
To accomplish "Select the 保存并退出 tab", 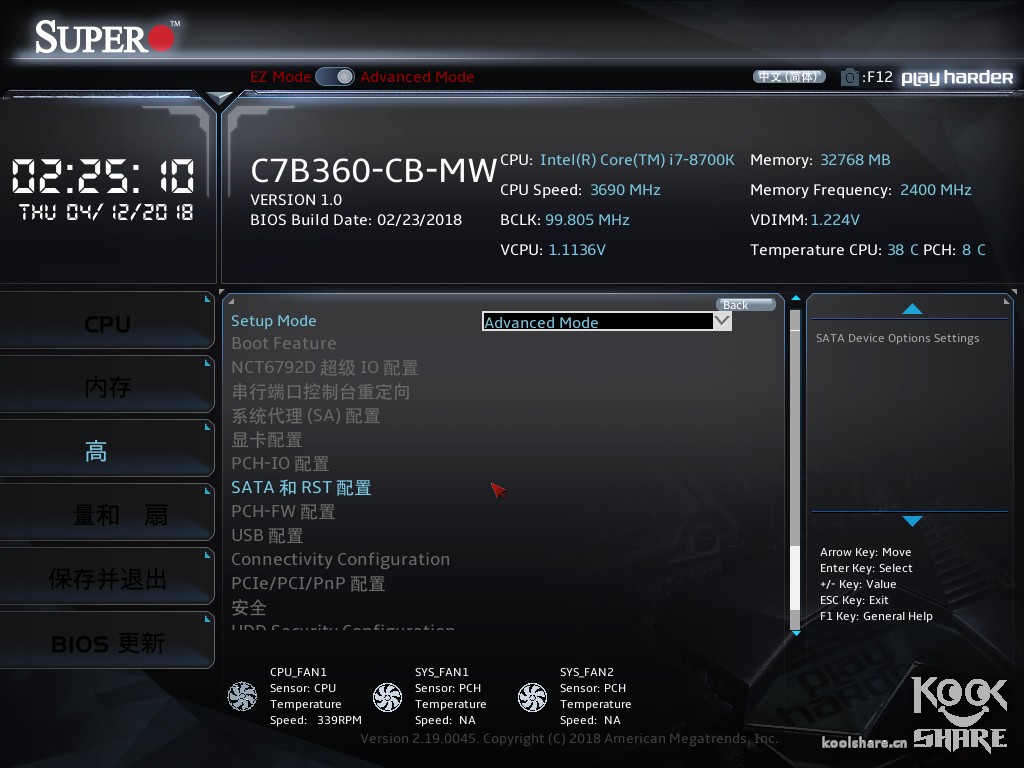I will pyautogui.click(x=107, y=579).
